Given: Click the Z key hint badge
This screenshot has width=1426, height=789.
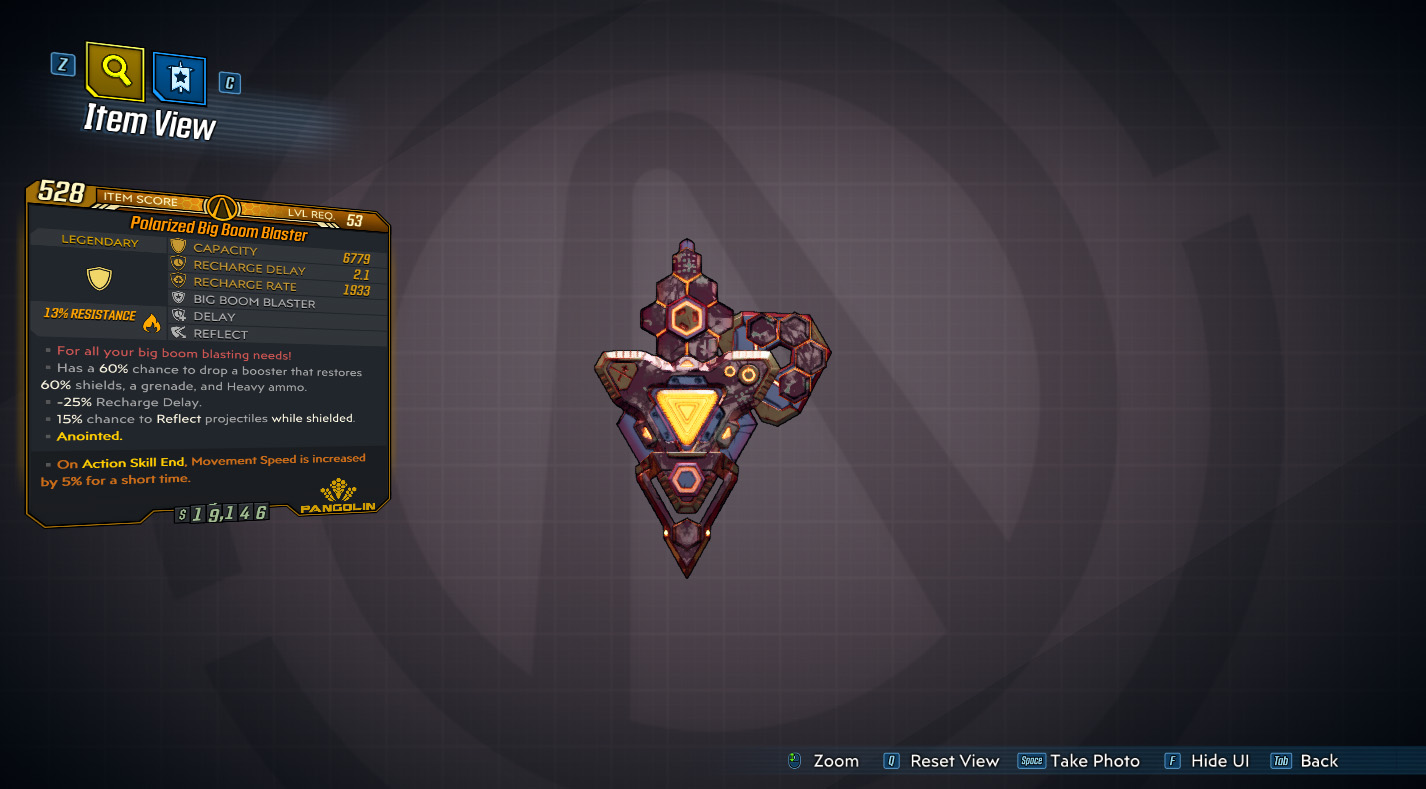Looking at the screenshot, I should pos(62,63).
